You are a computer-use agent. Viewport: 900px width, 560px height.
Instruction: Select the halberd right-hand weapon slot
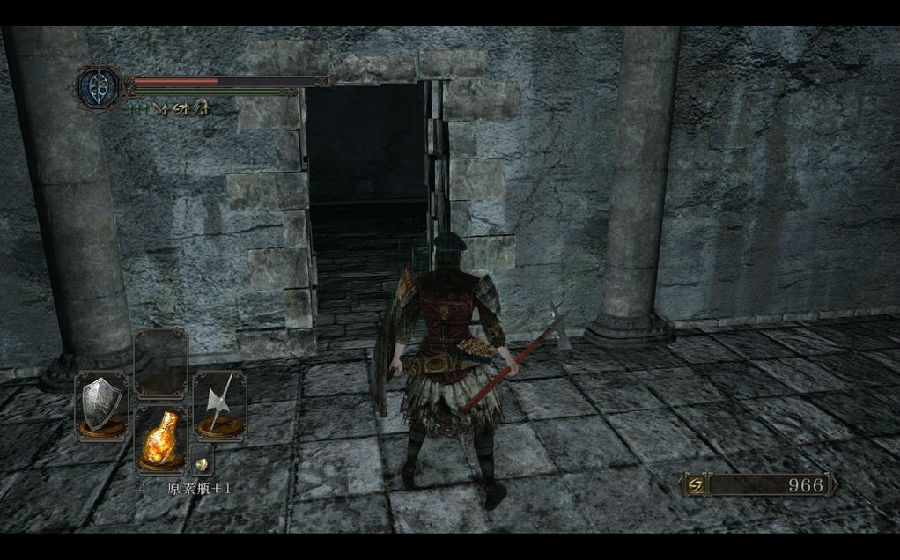219,404
